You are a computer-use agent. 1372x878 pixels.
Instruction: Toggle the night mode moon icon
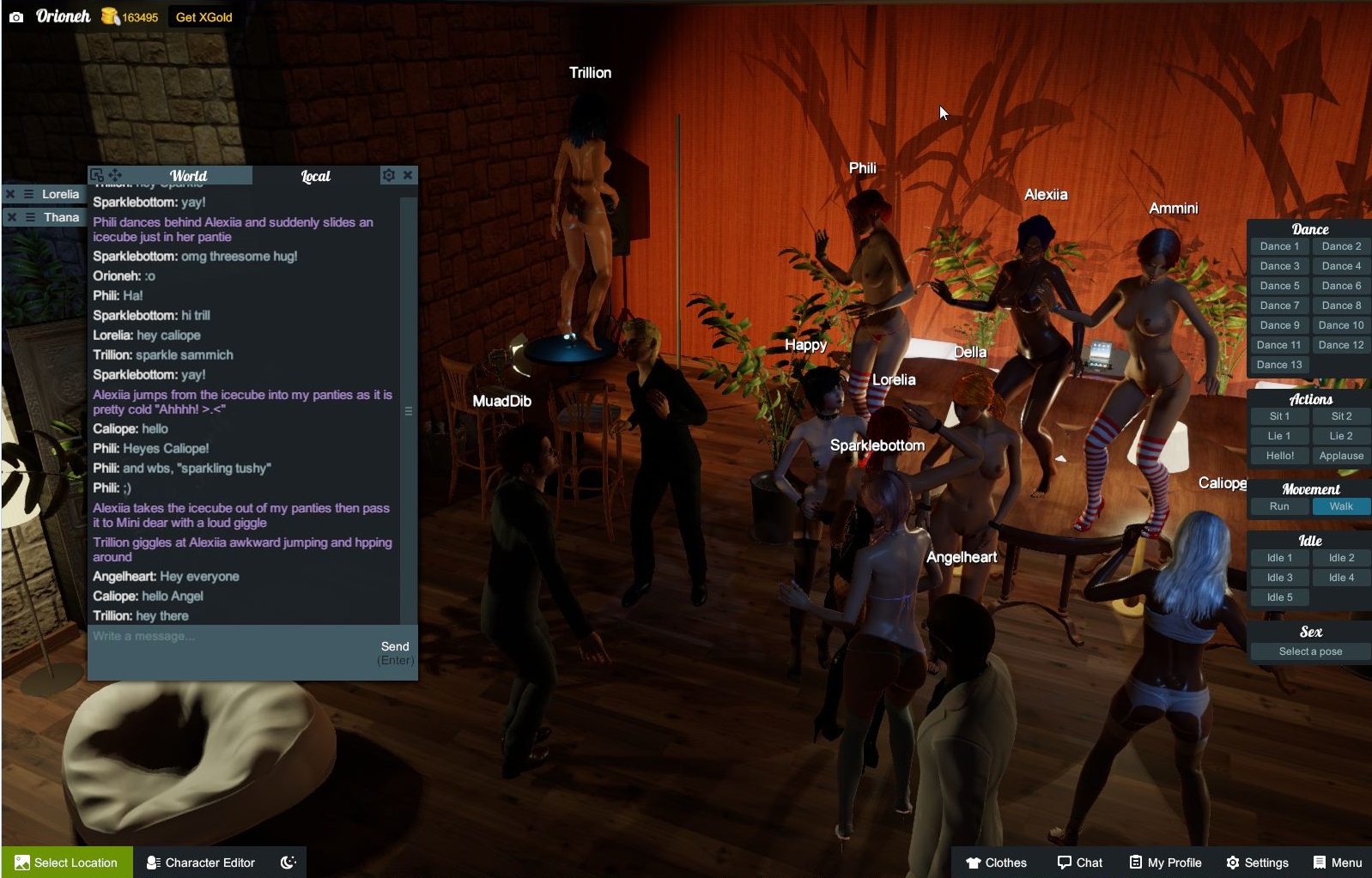click(288, 863)
